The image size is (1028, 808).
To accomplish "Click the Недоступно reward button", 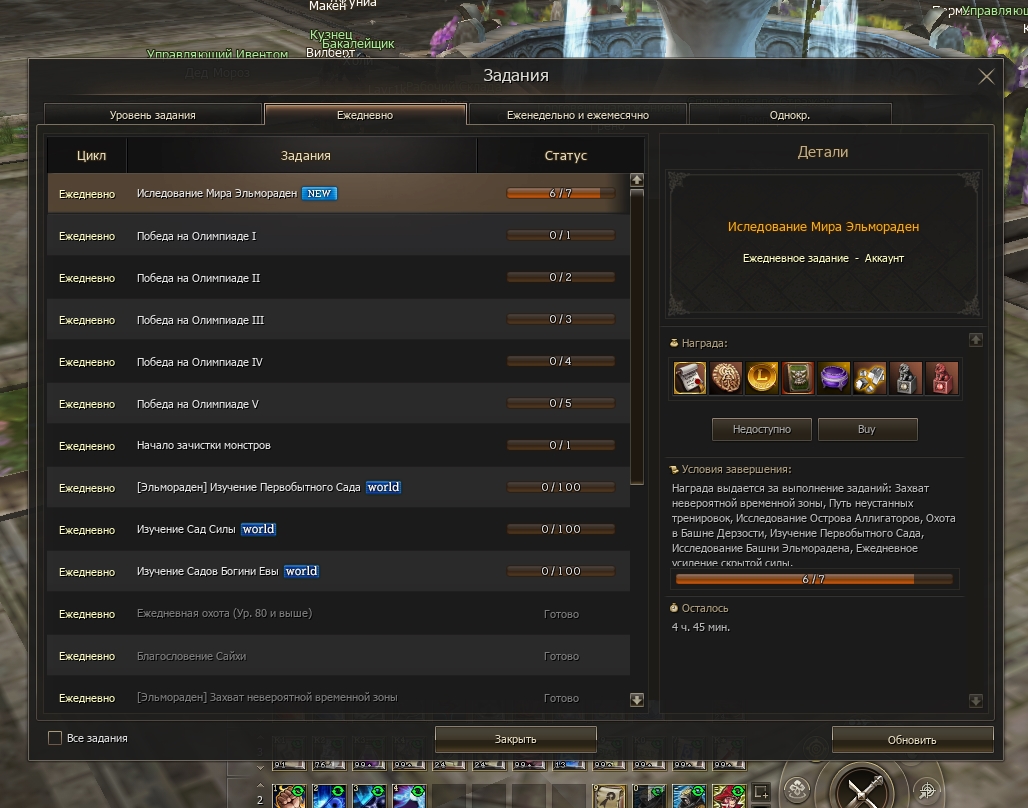I will coord(761,429).
